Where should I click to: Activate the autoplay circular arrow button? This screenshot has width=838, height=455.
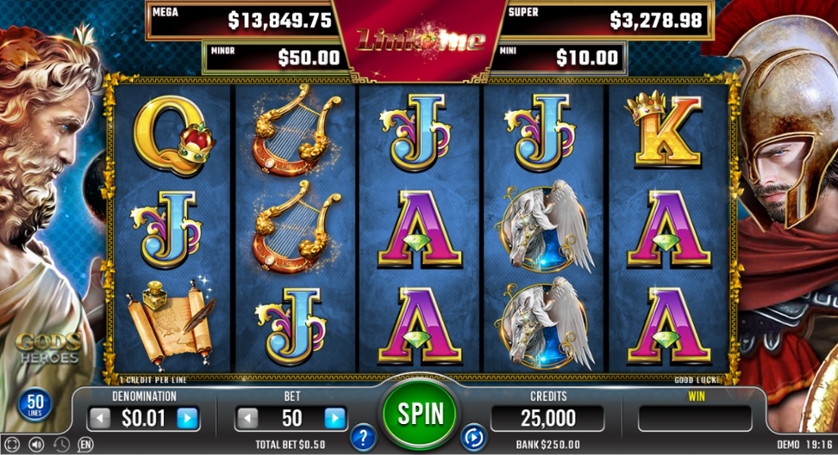(x=472, y=436)
